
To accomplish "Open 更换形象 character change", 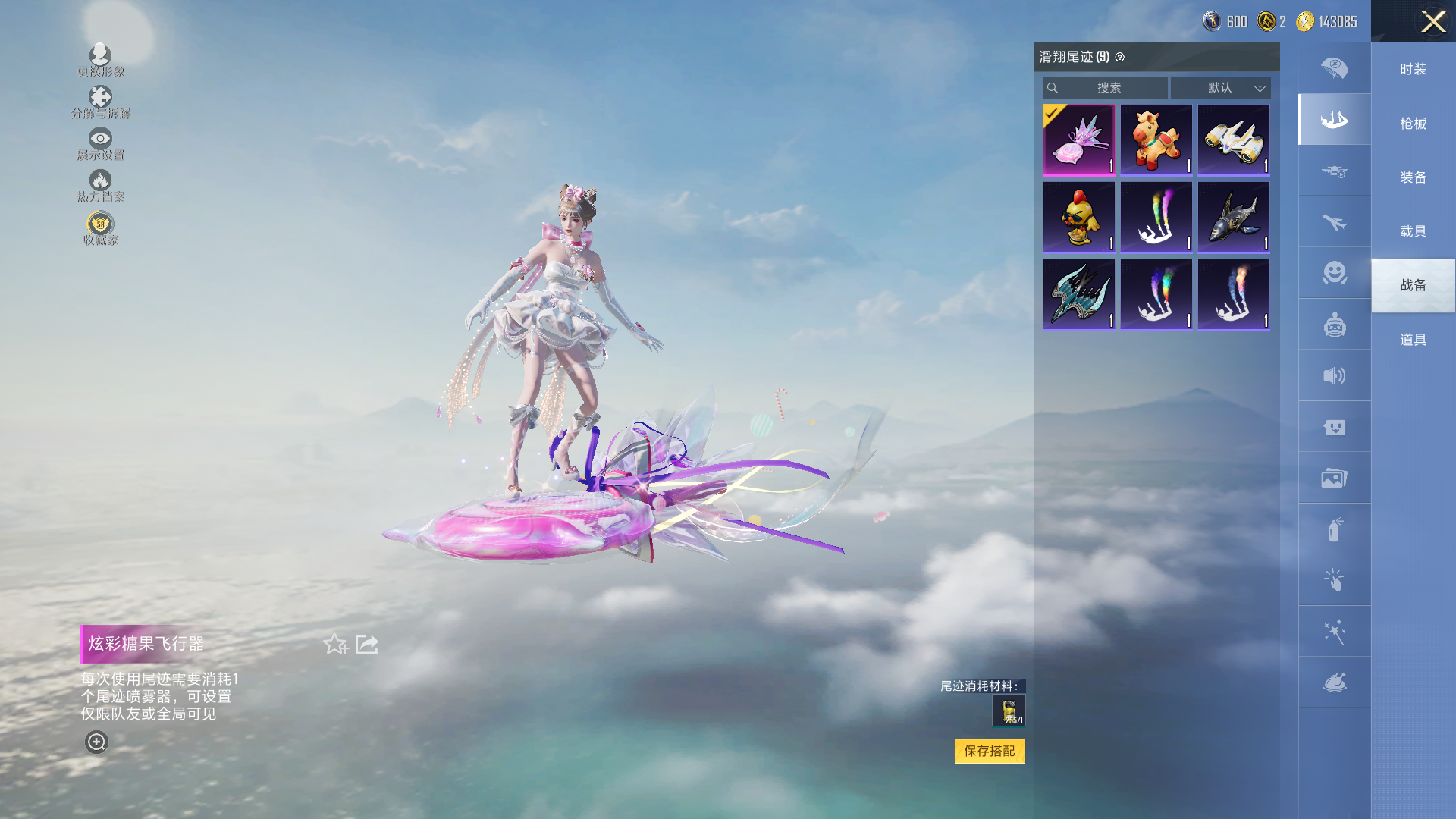I will click(100, 60).
